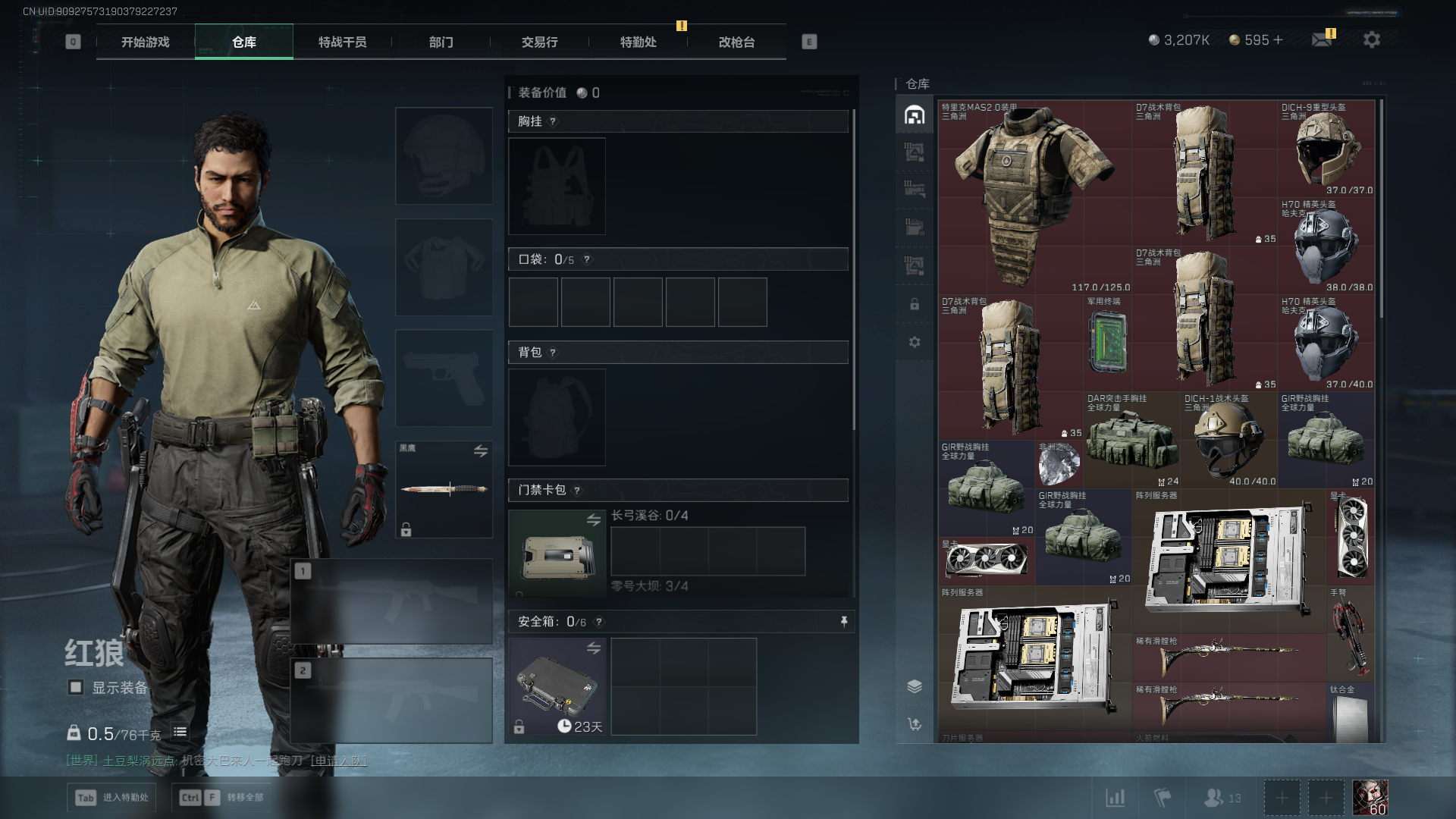This screenshot has width=1456, height=819.
Task: Open the settings gear icon
Action: coord(1371,39)
